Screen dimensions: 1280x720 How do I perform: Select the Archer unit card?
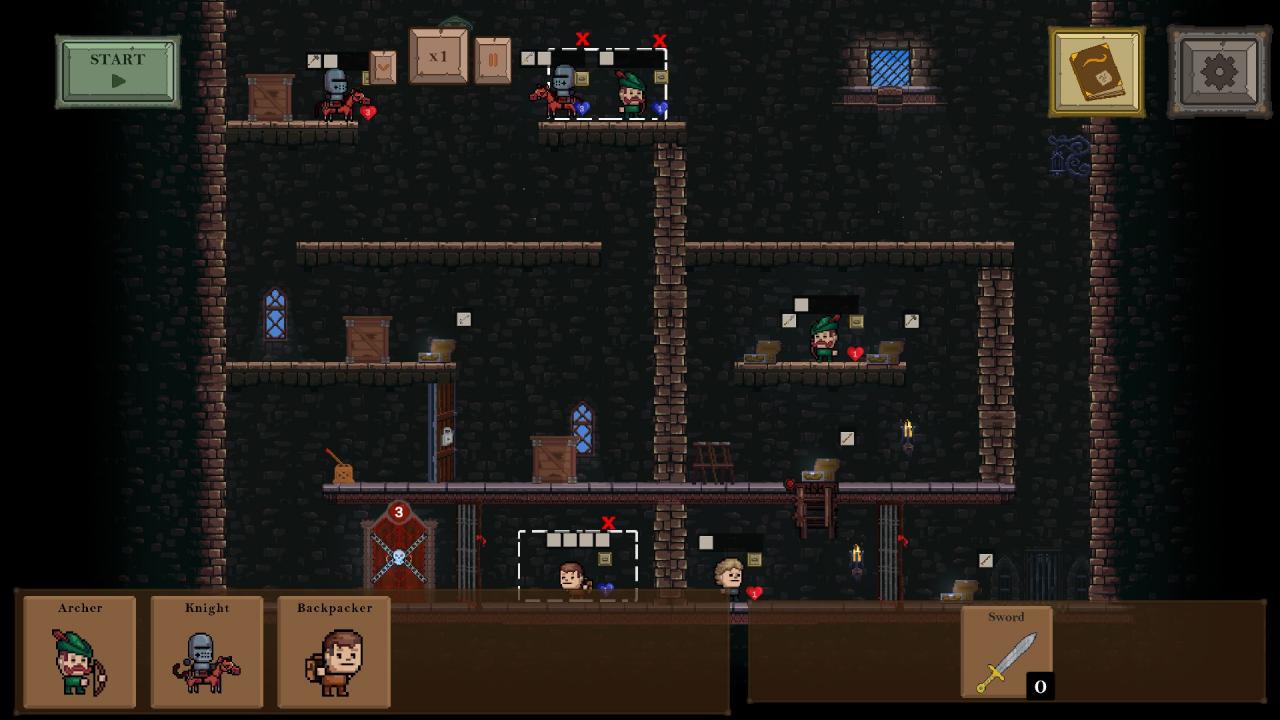[x=80, y=652]
